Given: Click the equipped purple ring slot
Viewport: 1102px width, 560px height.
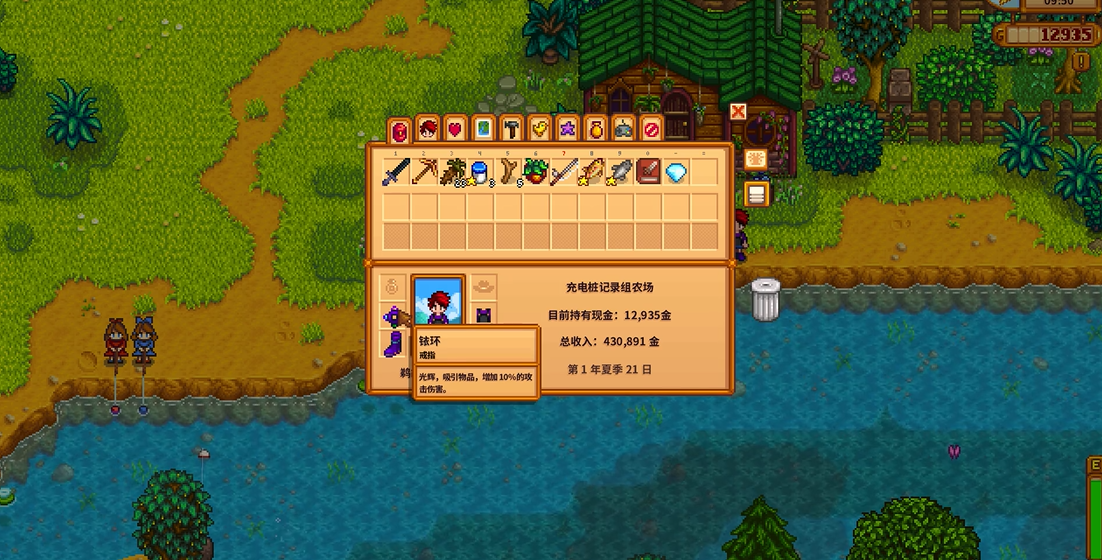Looking at the screenshot, I should [x=393, y=317].
